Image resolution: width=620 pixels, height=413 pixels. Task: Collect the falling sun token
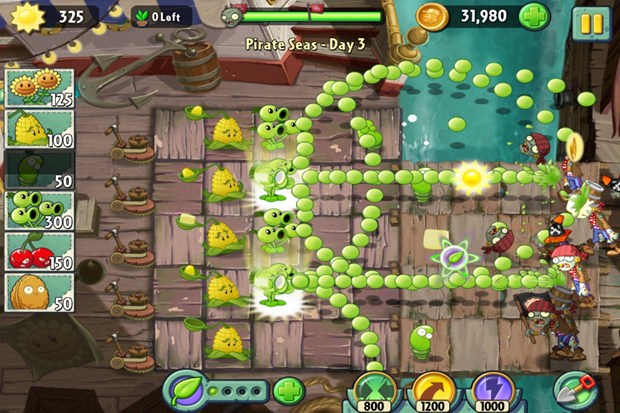pos(469,176)
